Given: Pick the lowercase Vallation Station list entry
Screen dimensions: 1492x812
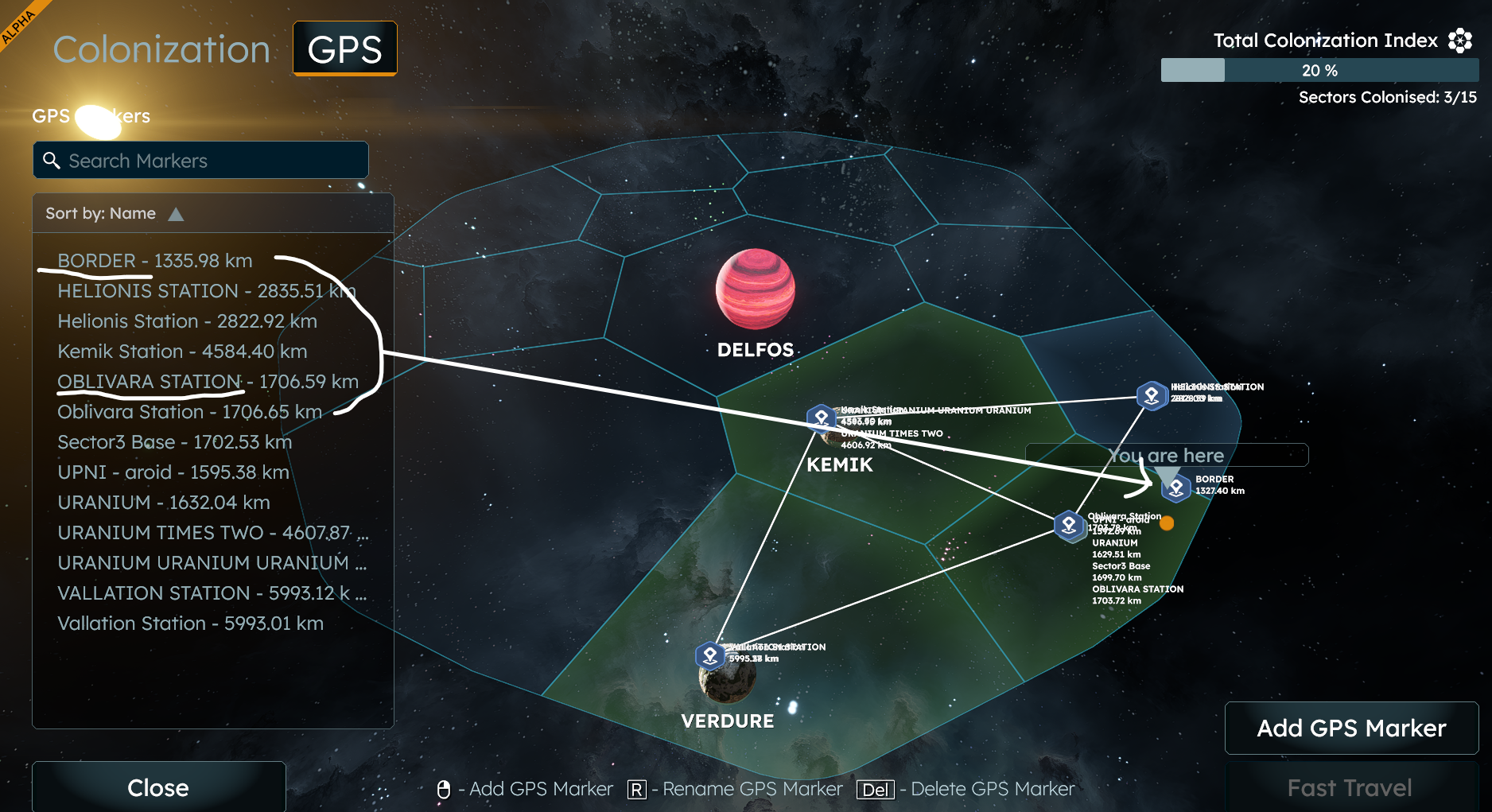Looking at the screenshot, I should (x=190, y=624).
